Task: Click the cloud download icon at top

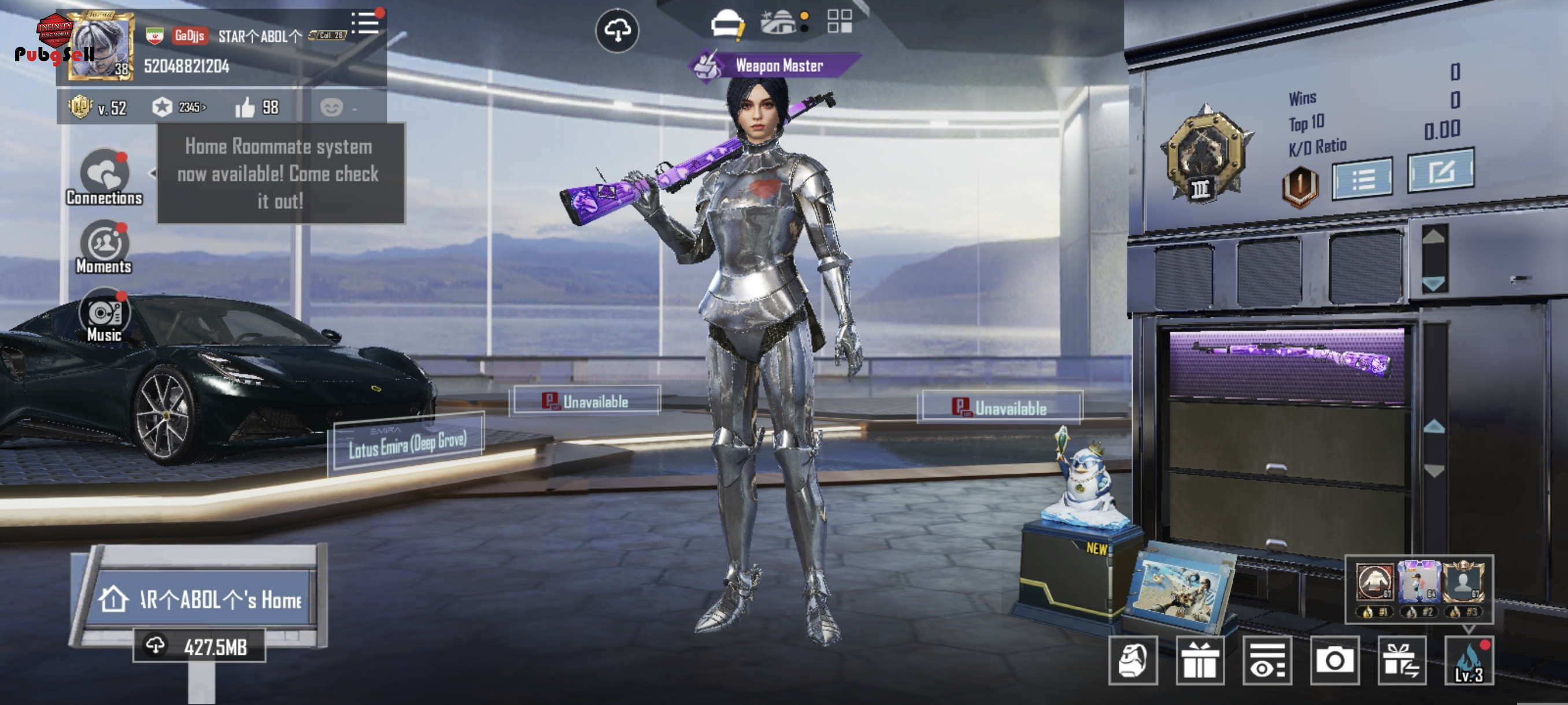Action: (x=616, y=31)
